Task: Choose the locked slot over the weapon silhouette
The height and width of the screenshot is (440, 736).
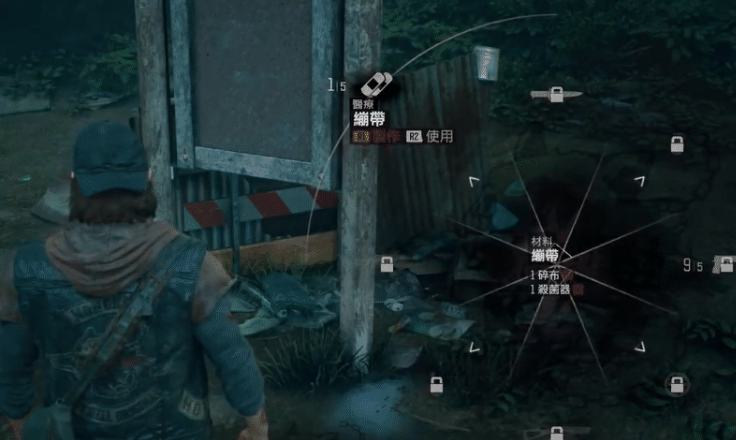Action: [x=557, y=94]
